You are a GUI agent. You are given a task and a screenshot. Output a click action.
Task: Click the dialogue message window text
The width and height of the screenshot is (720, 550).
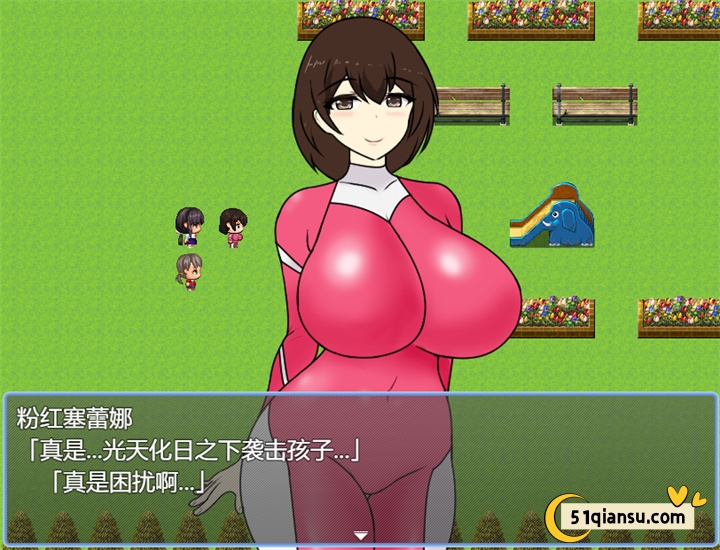click(190, 451)
